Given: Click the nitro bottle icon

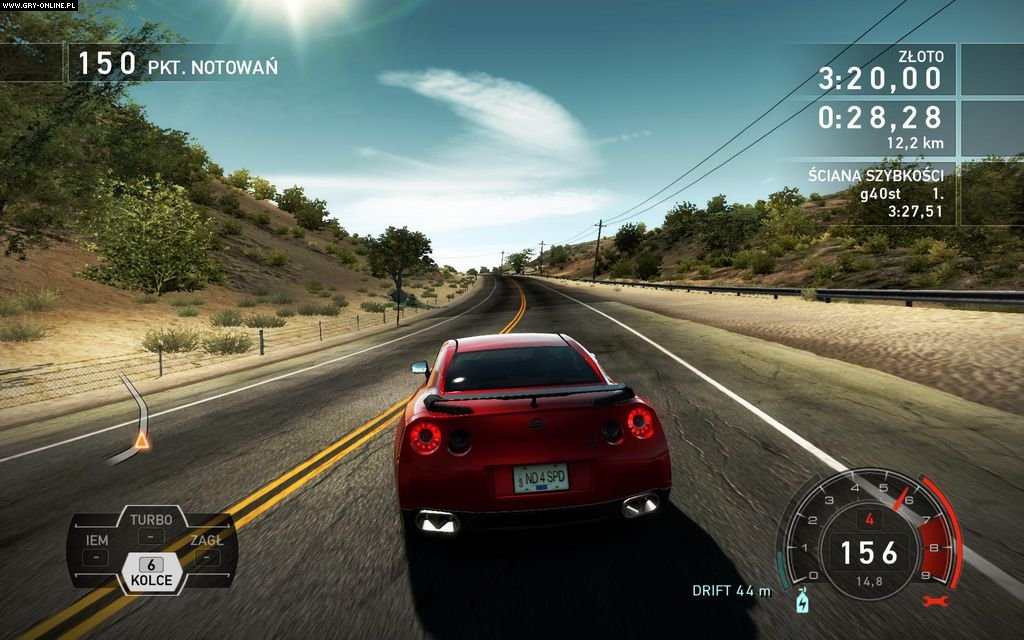Looking at the screenshot, I should [x=801, y=602].
